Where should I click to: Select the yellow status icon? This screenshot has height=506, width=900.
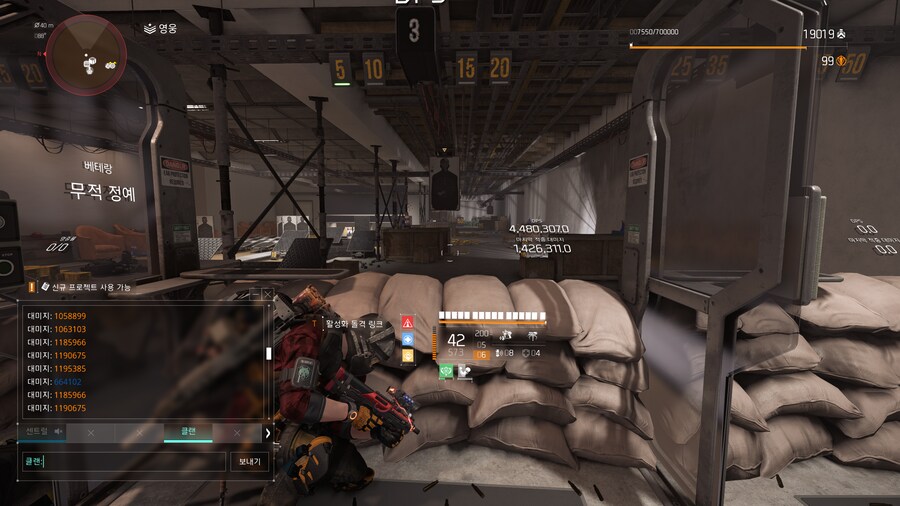[x=408, y=356]
